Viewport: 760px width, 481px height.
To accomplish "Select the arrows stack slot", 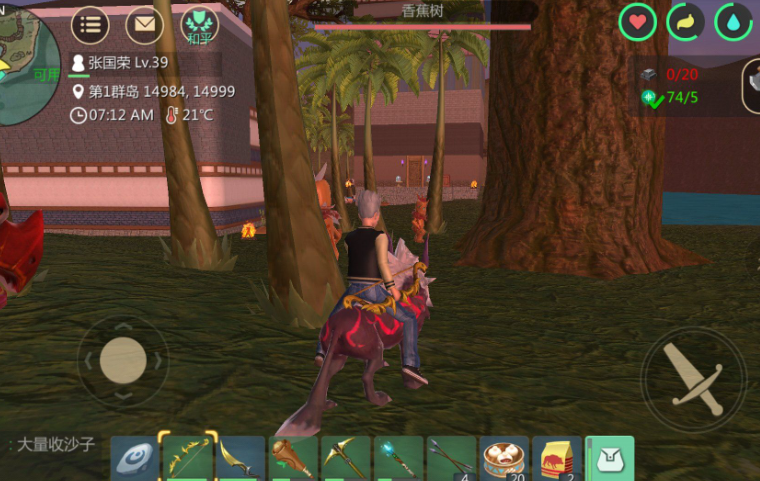I will (x=451, y=458).
